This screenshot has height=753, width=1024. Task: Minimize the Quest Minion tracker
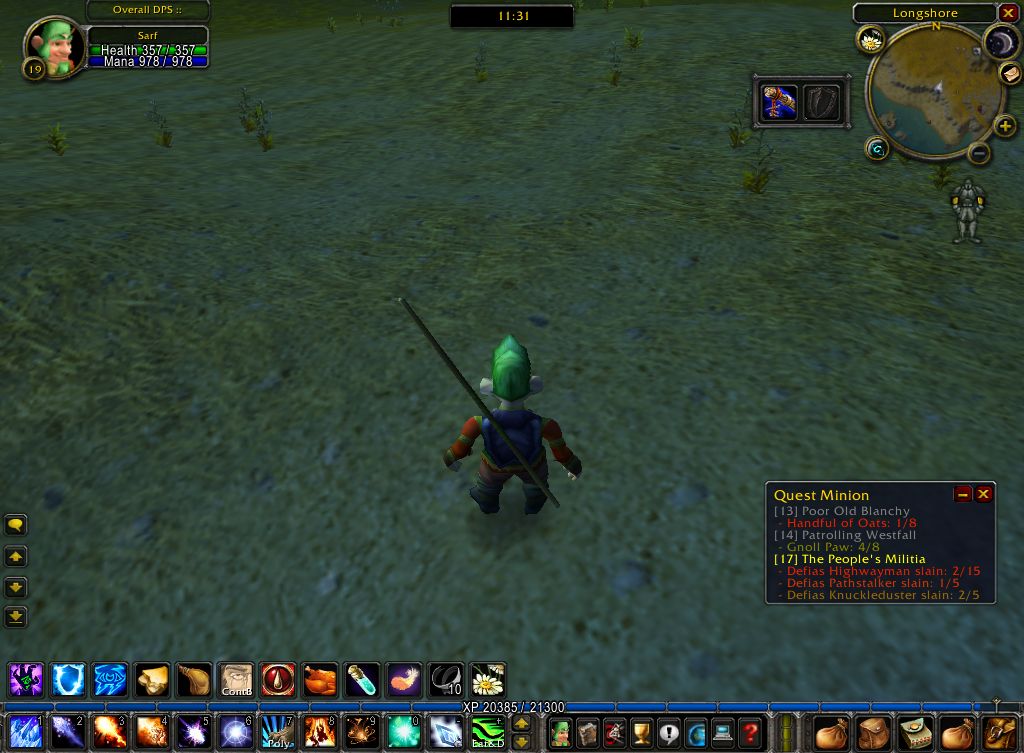click(x=964, y=494)
